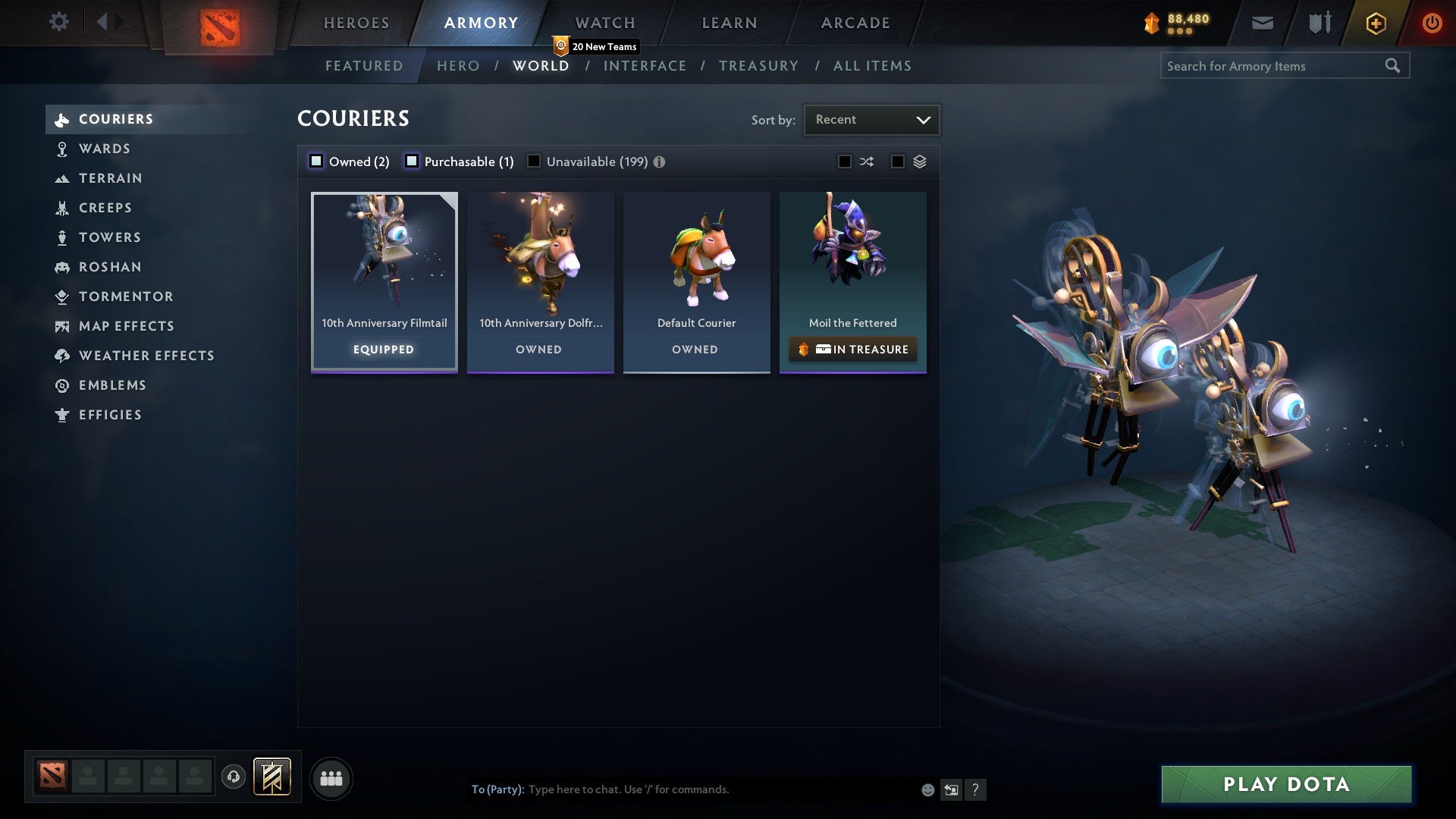Open the friends list panel
The width and height of the screenshot is (1456, 819).
pos(331,778)
